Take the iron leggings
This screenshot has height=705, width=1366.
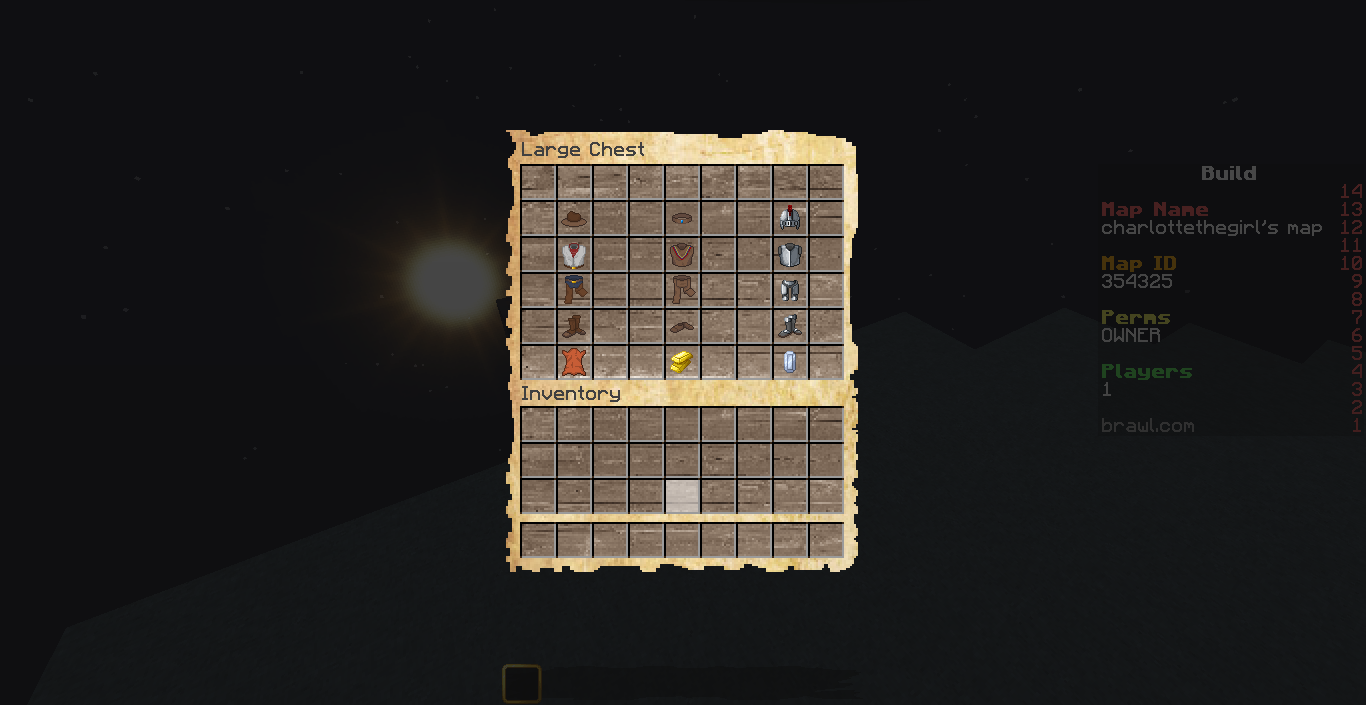tap(790, 290)
